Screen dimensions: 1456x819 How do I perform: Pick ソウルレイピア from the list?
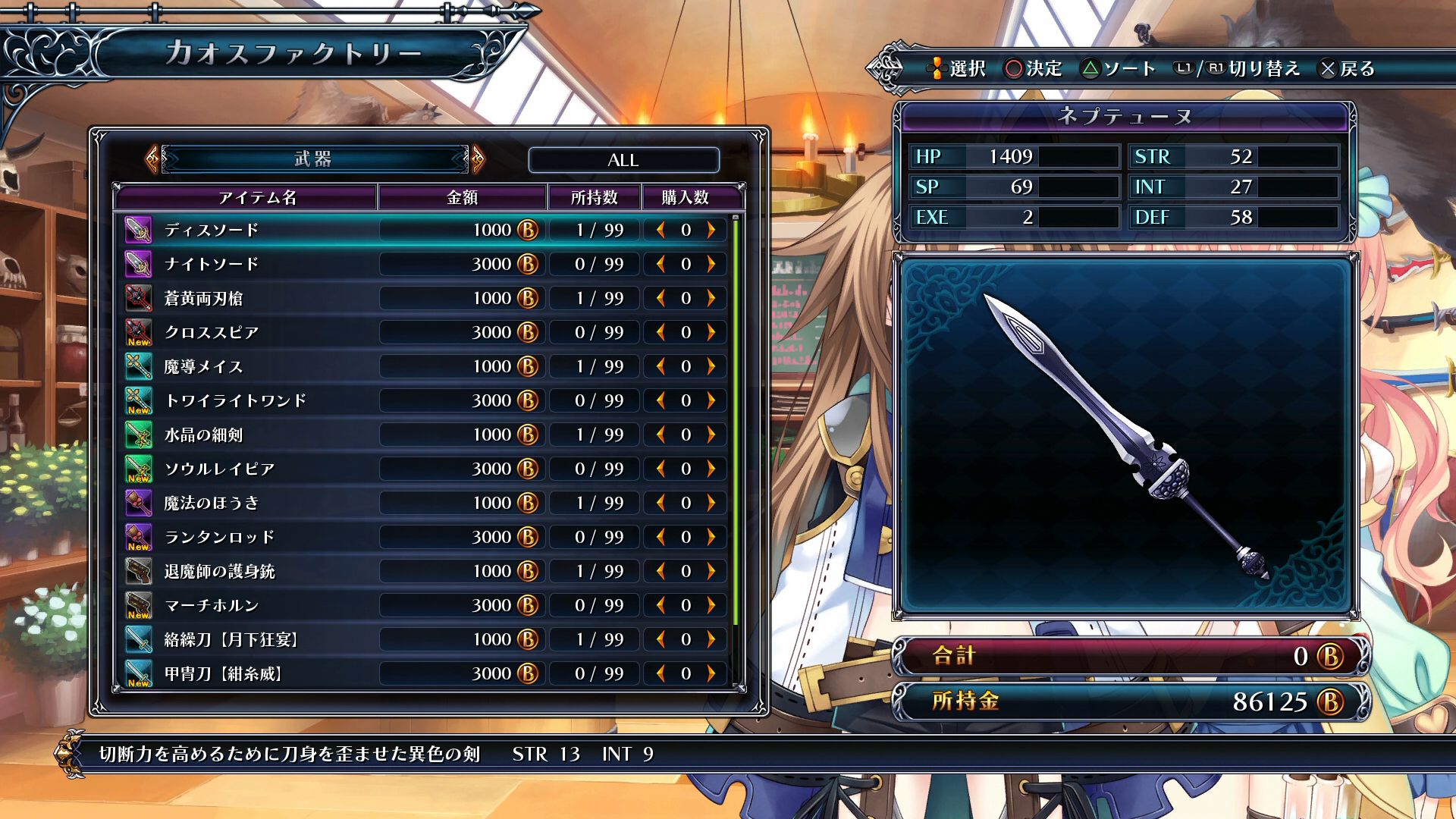click(219, 469)
